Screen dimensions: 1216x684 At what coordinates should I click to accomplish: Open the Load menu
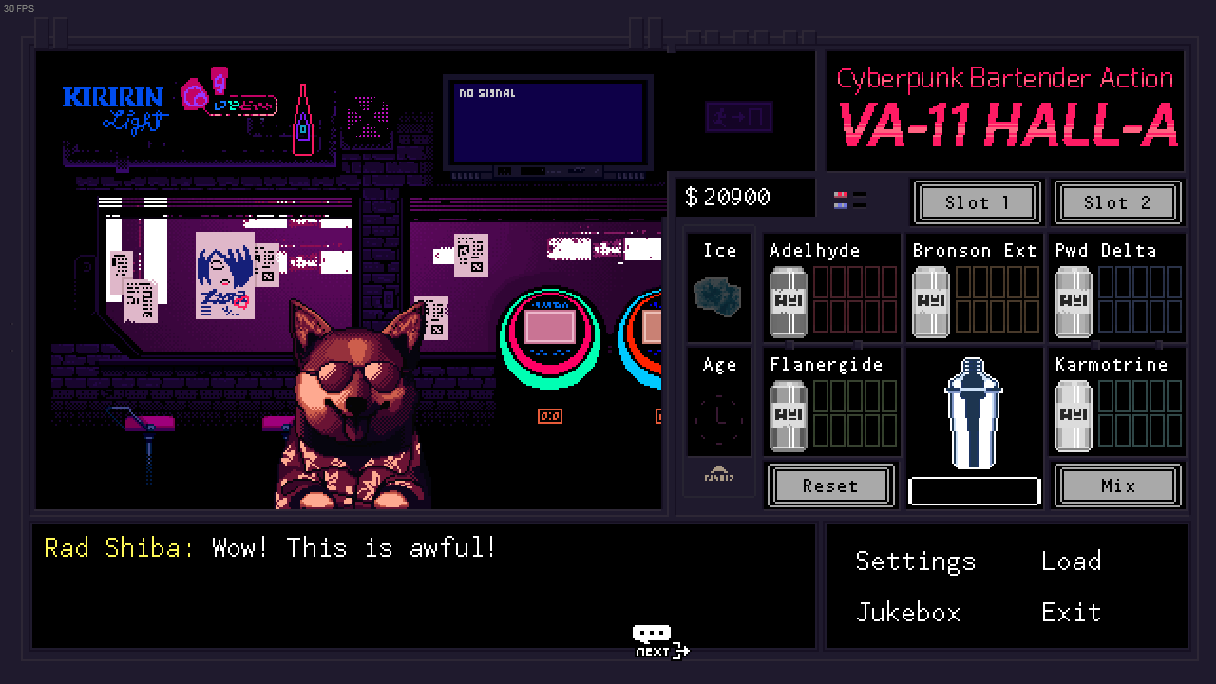click(1071, 561)
